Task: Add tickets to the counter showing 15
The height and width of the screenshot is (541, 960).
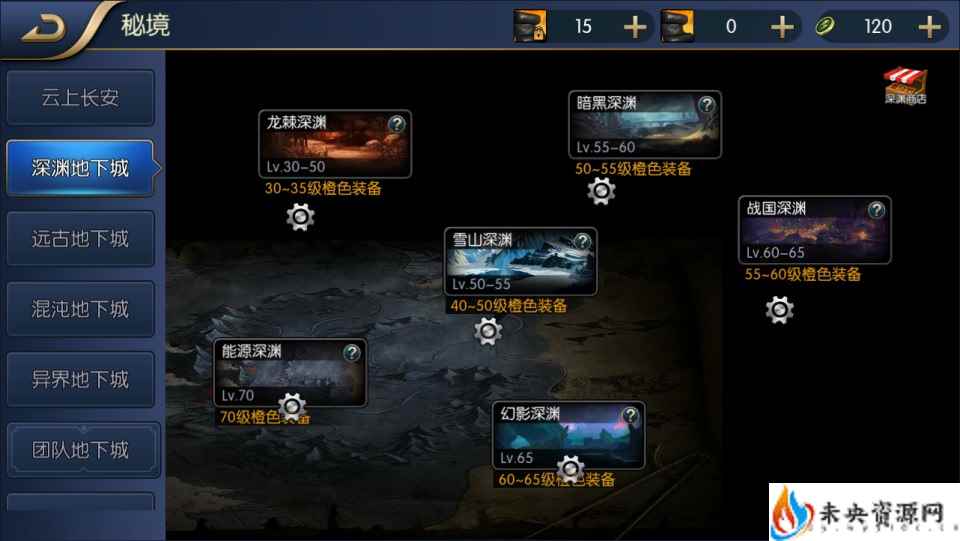Action: [635, 26]
